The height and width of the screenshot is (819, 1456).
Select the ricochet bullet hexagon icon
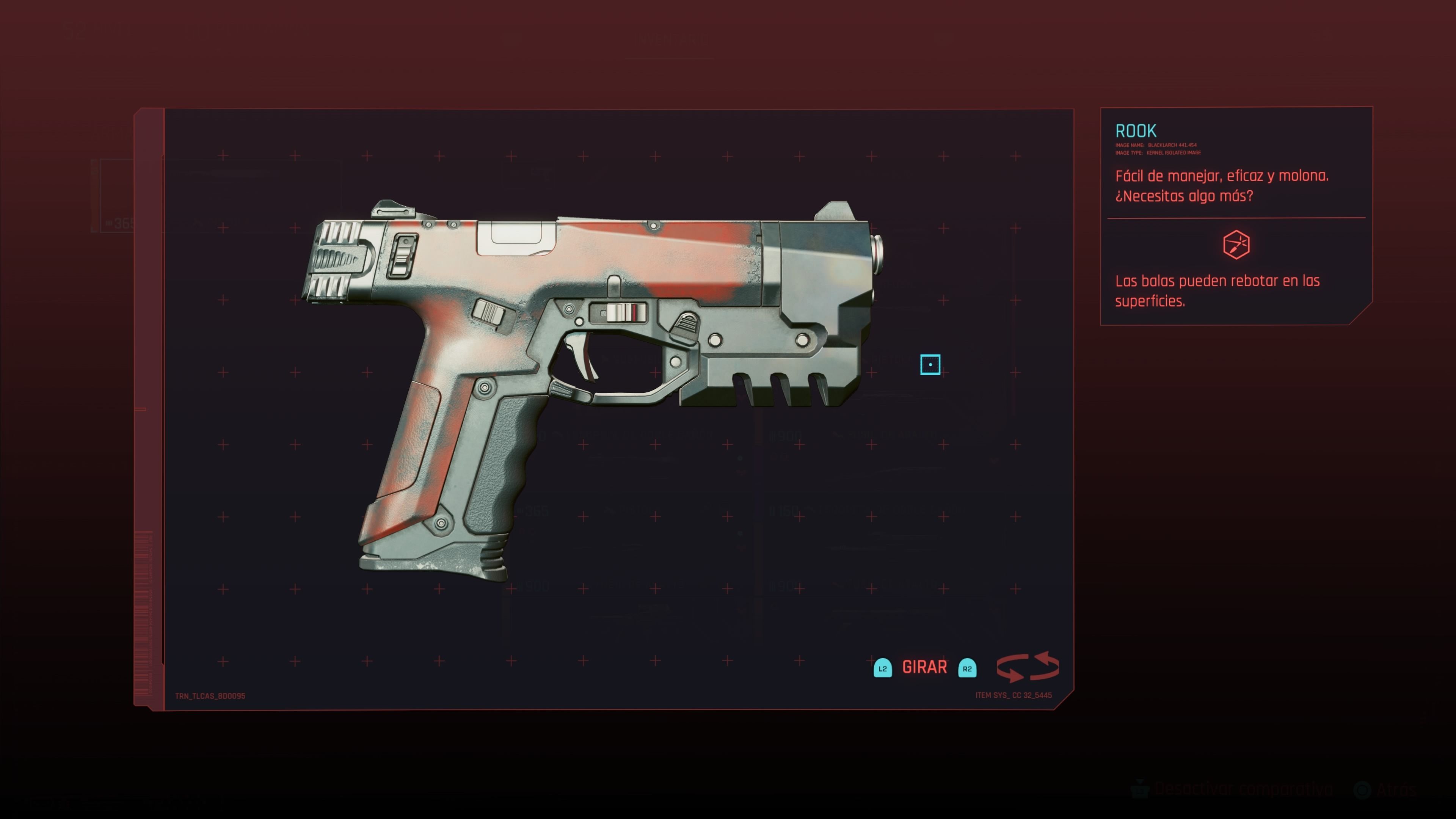(1236, 245)
